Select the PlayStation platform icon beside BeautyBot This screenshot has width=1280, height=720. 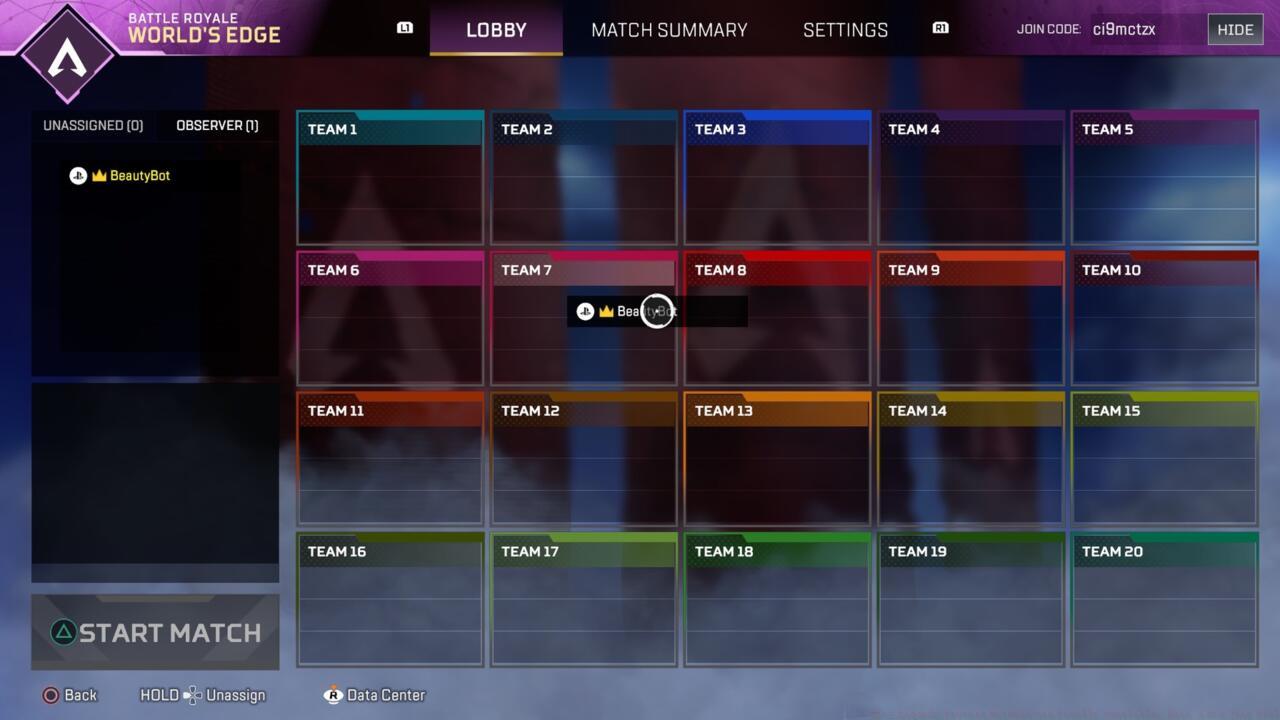(78, 176)
